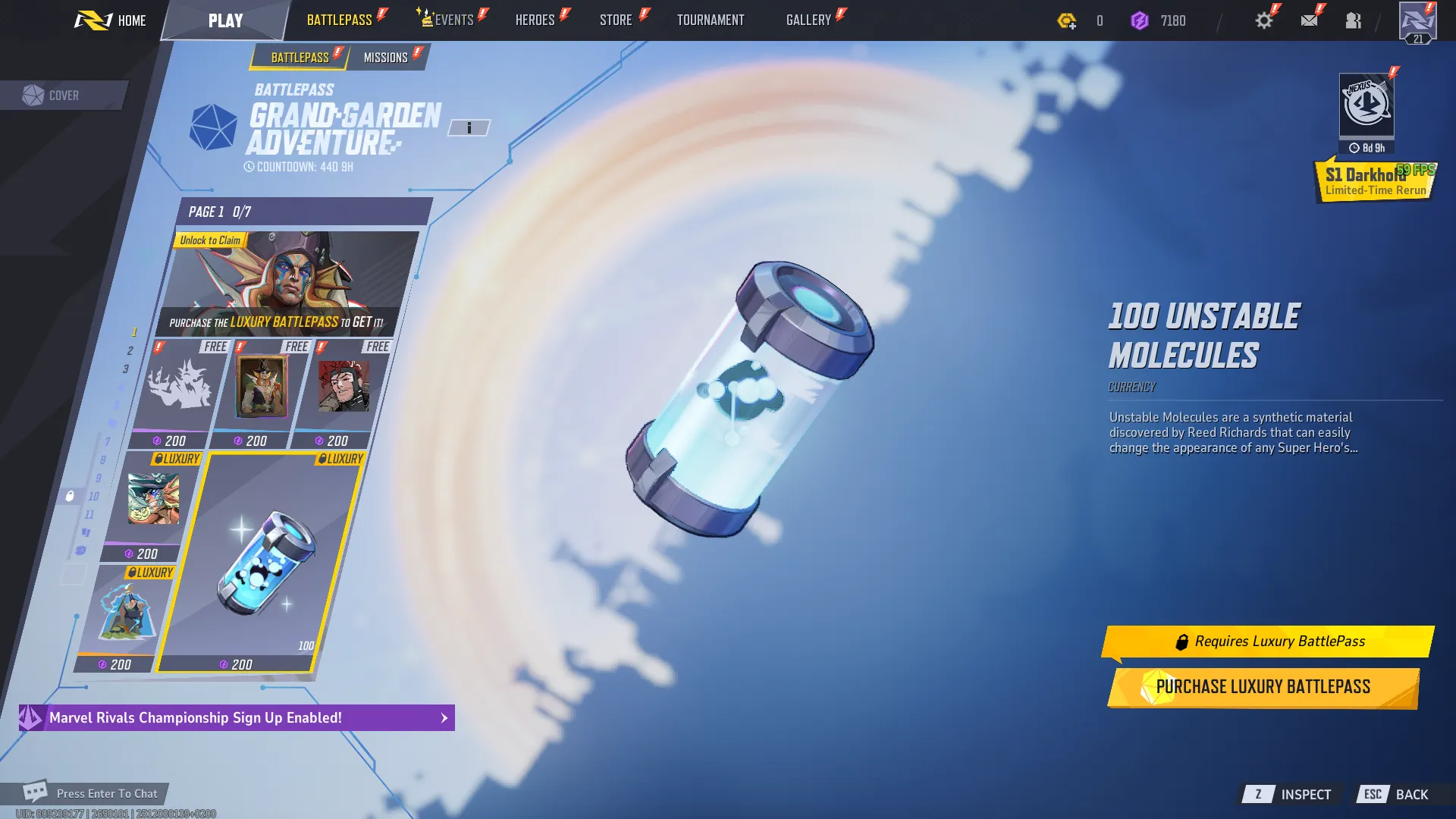Switch to the Missions tab
Screen dimensions: 1456x819
click(x=386, y=58)
